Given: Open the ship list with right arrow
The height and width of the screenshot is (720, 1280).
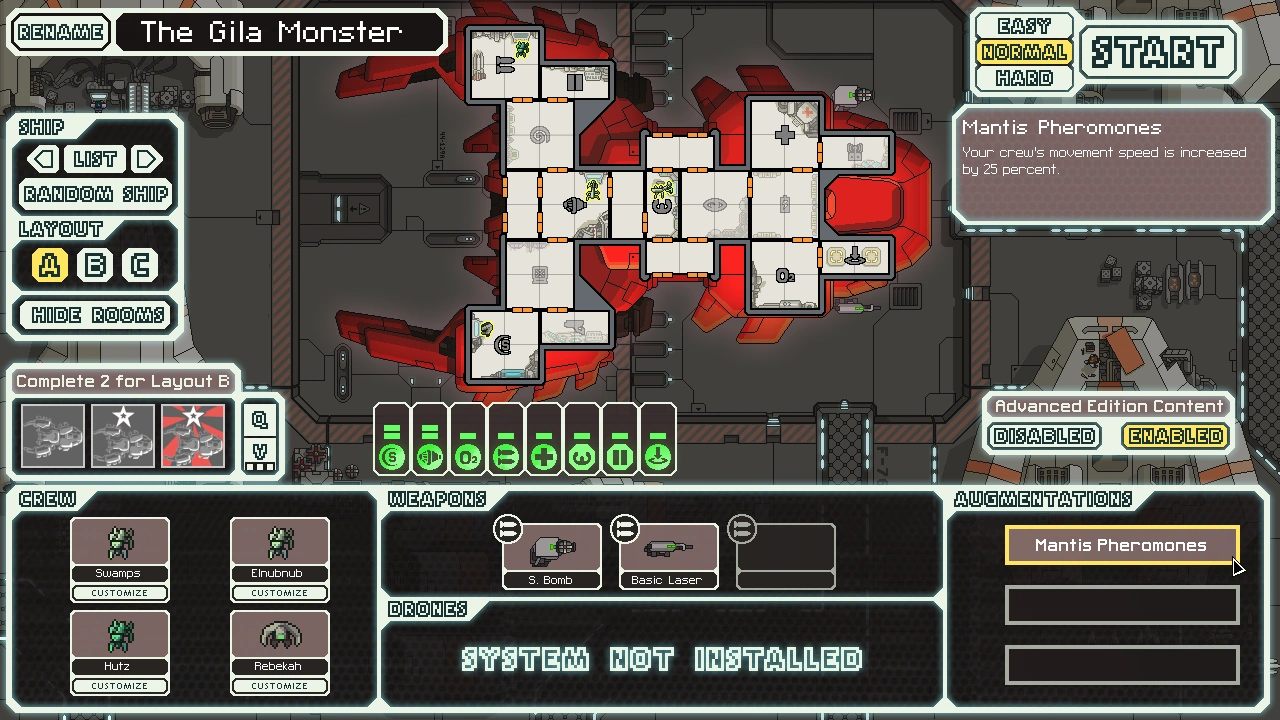Looking at the screenshot, I should pyautogui.click(x=147, y=159).
